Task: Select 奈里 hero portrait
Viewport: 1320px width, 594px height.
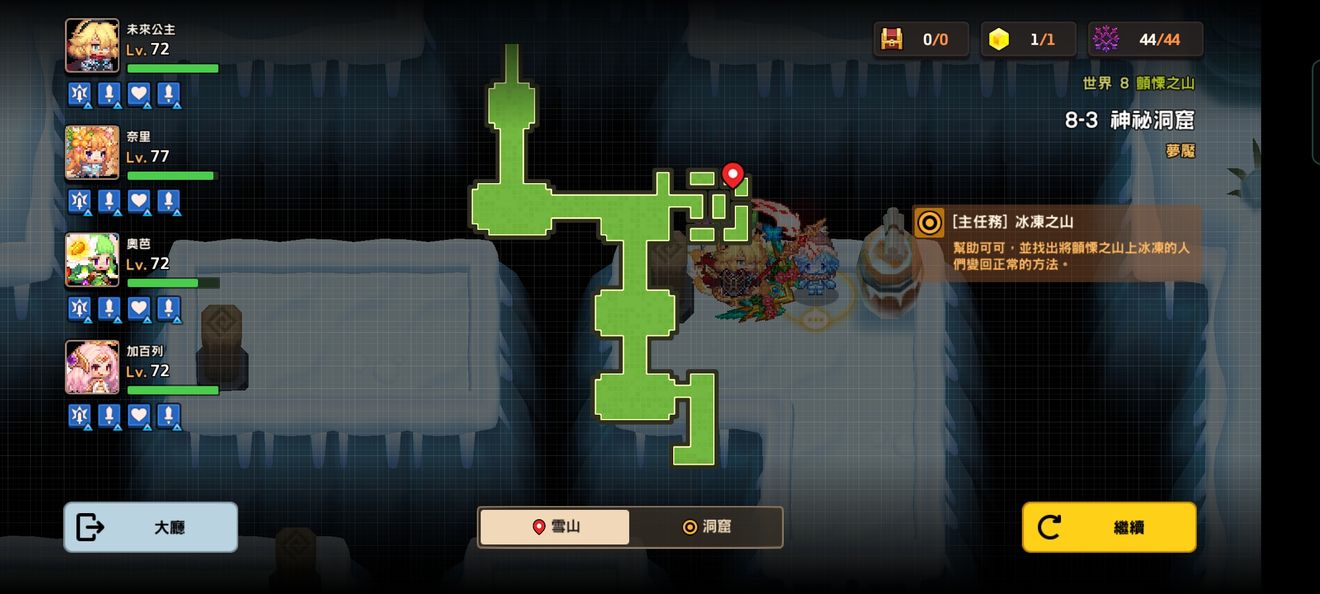Action: (92, 153)
